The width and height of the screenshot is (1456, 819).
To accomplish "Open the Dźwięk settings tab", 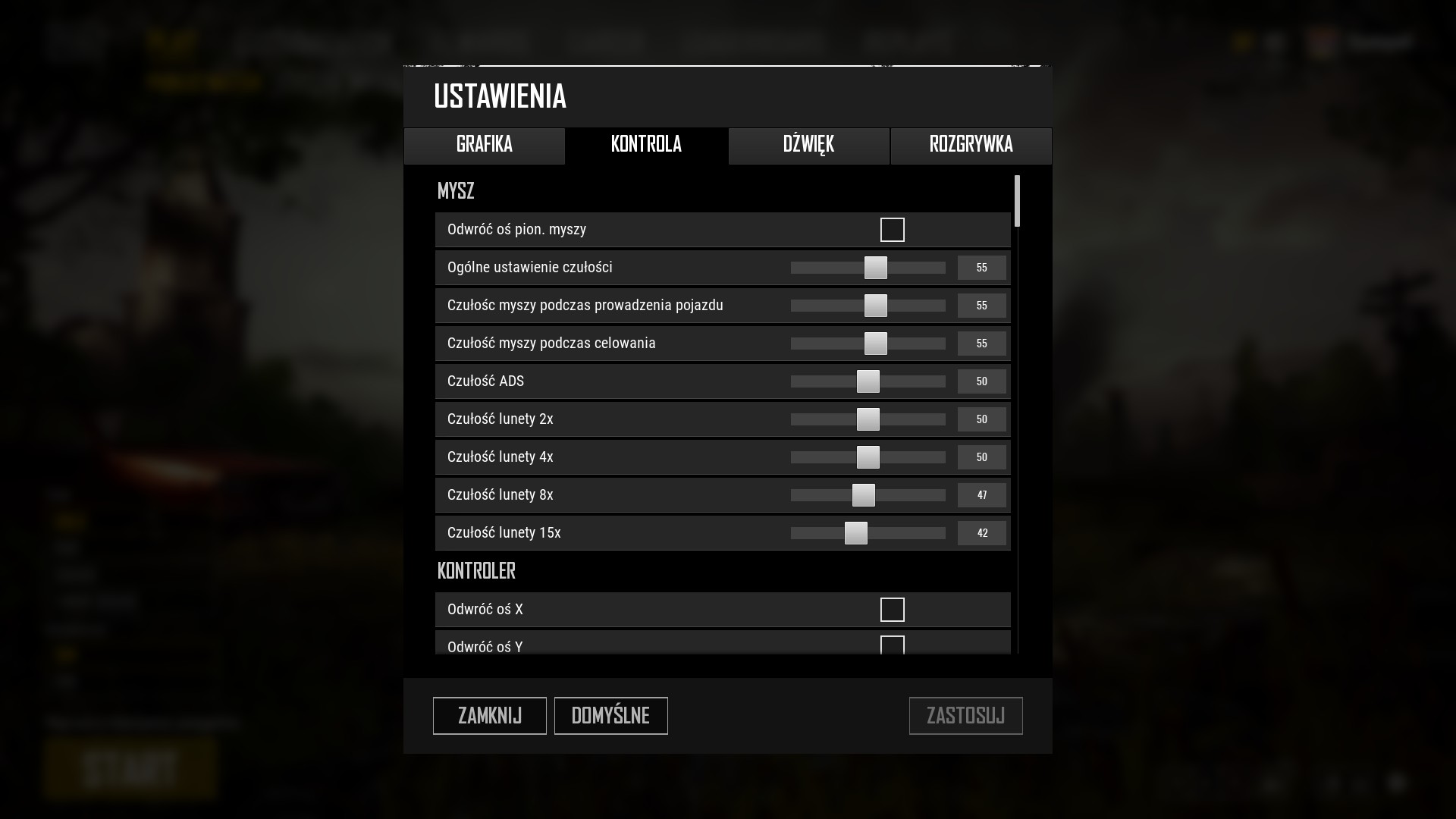I will click(x=808, y=145).
